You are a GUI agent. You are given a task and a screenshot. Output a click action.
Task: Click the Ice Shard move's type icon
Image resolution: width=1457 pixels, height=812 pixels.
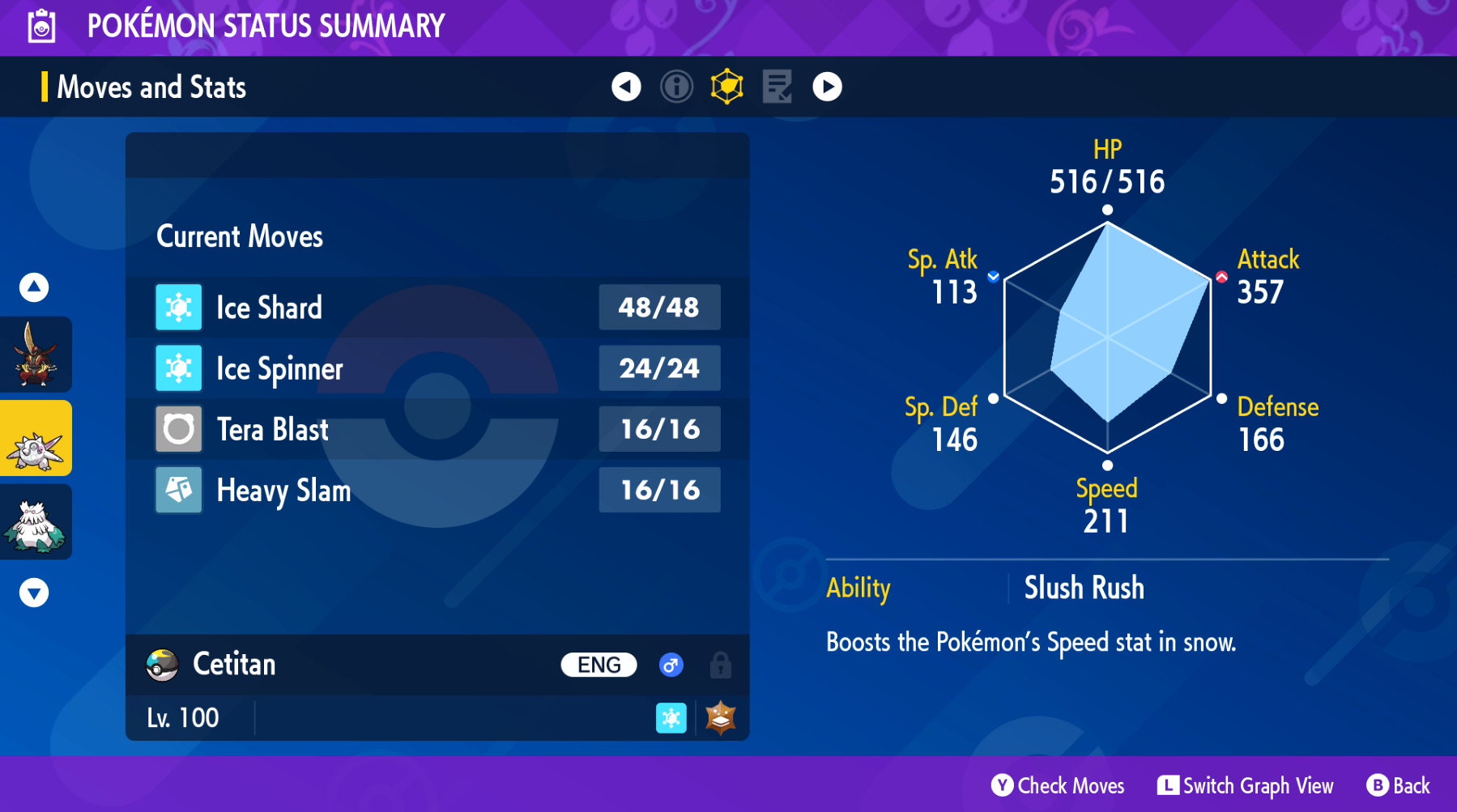pyautogui.click(x=177, y=308)
